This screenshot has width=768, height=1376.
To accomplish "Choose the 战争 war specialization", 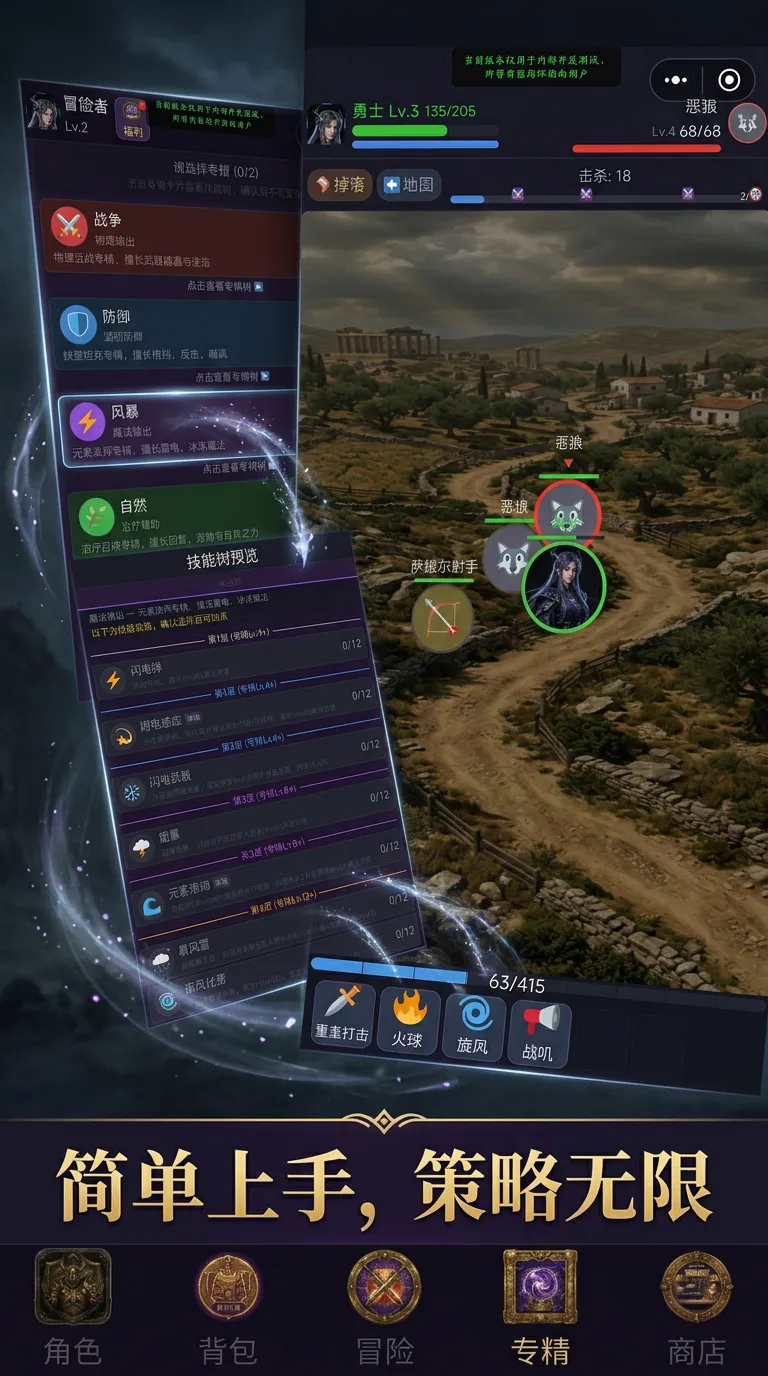I will (x=168, y=238).
